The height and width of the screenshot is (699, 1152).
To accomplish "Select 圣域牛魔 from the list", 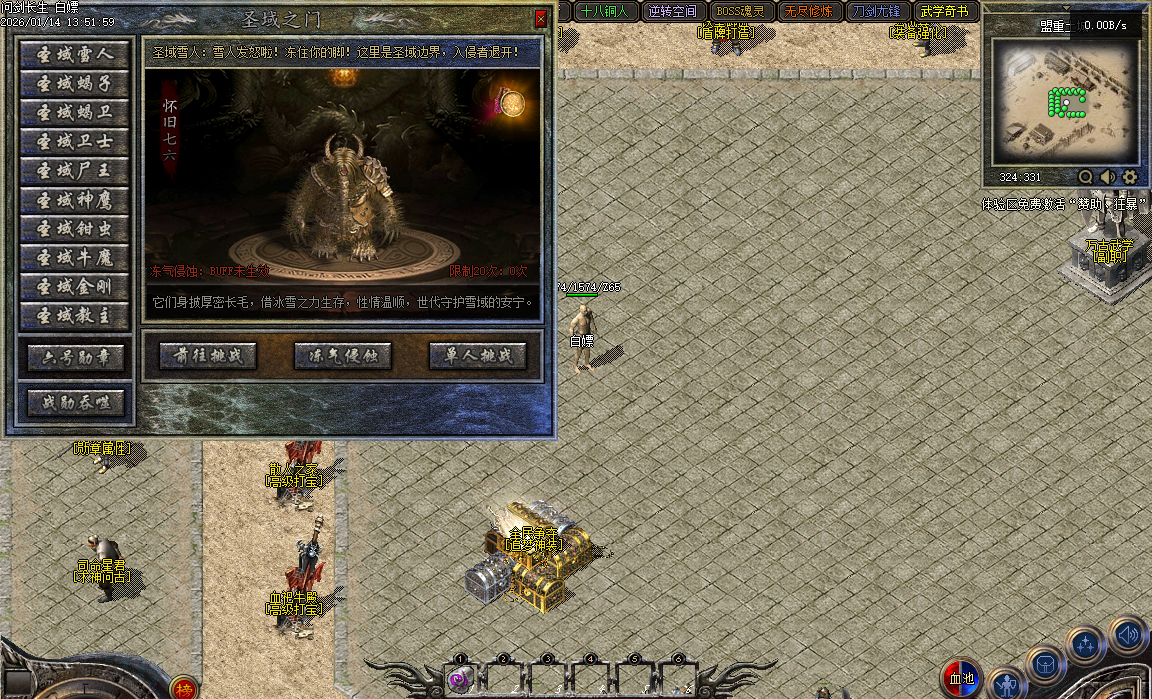I will coord(75,258).
